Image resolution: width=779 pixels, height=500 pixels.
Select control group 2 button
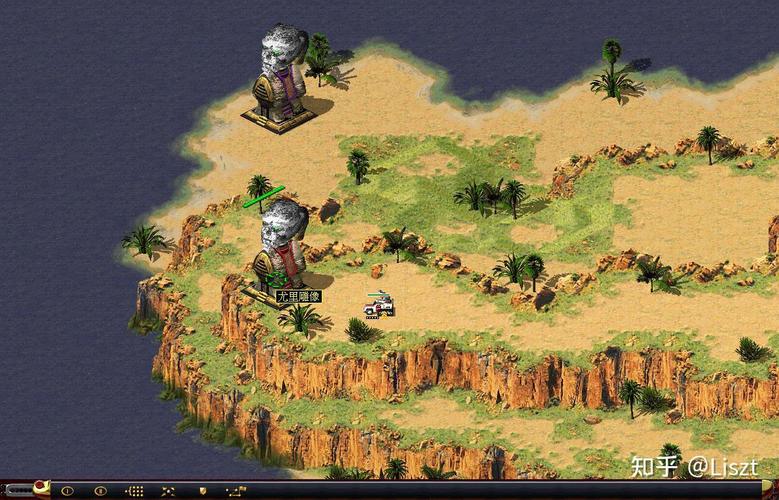click(x=100, y=491)
